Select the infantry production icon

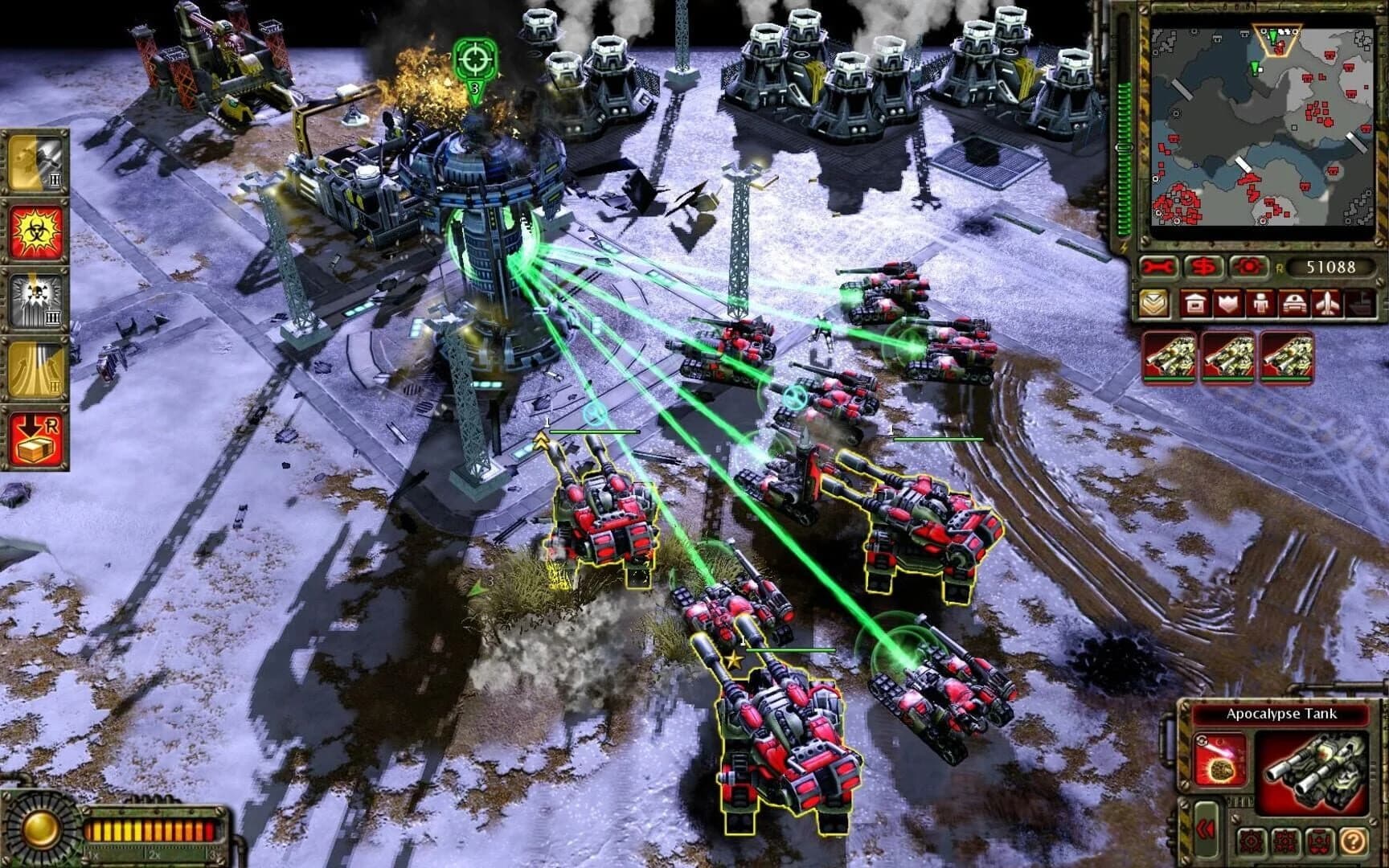pyautogui.click(x=1261, y=303)
